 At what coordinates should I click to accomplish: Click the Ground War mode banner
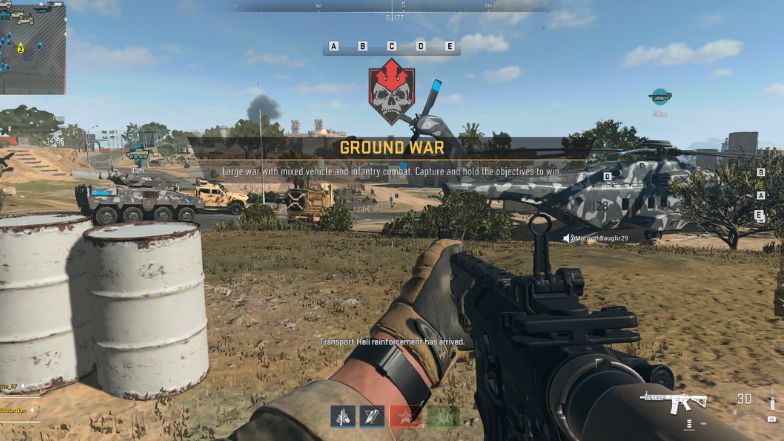(x=391, y=148)
